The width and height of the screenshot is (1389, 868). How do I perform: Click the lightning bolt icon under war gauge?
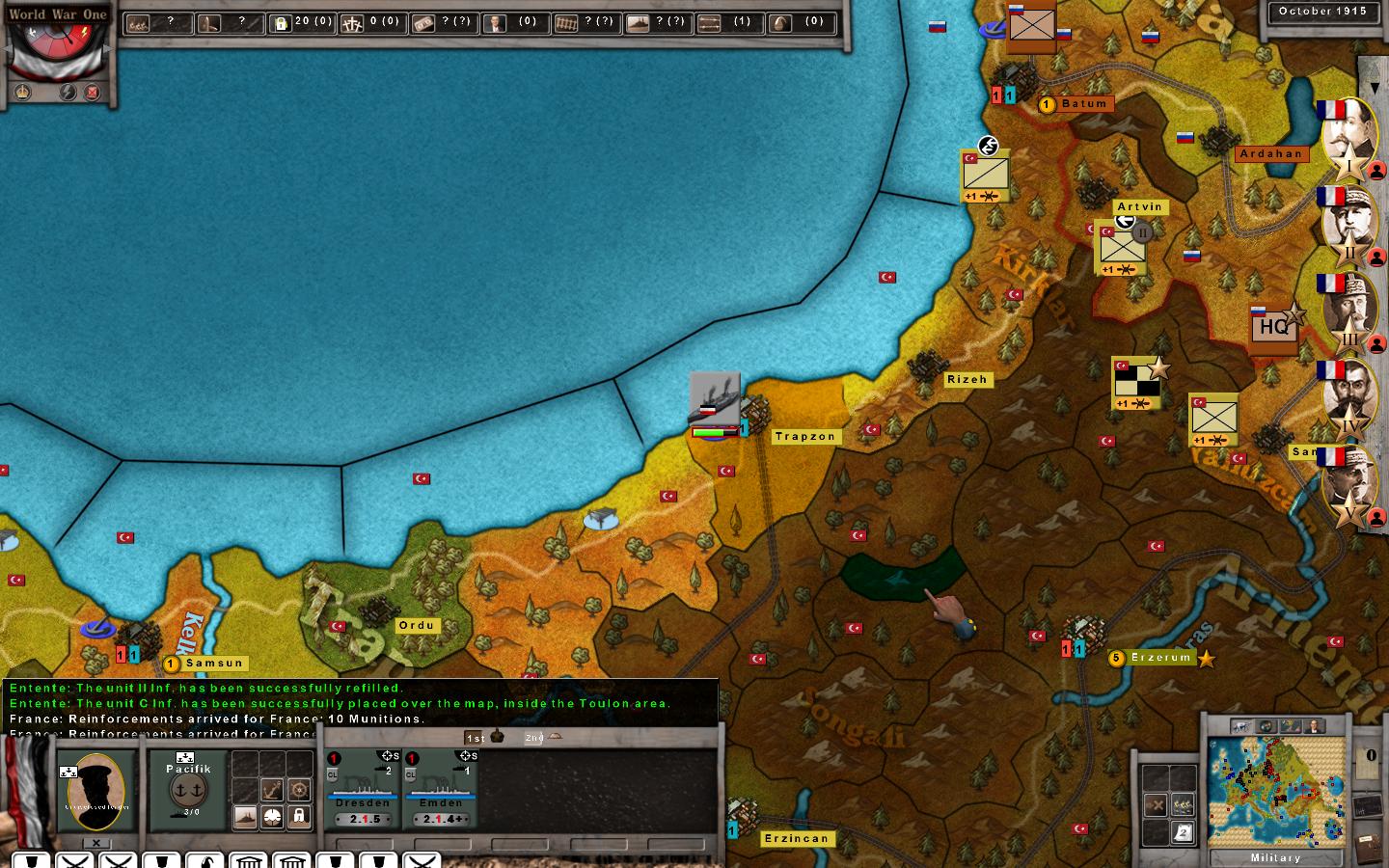pyautogui.click(x=68, y=93)
